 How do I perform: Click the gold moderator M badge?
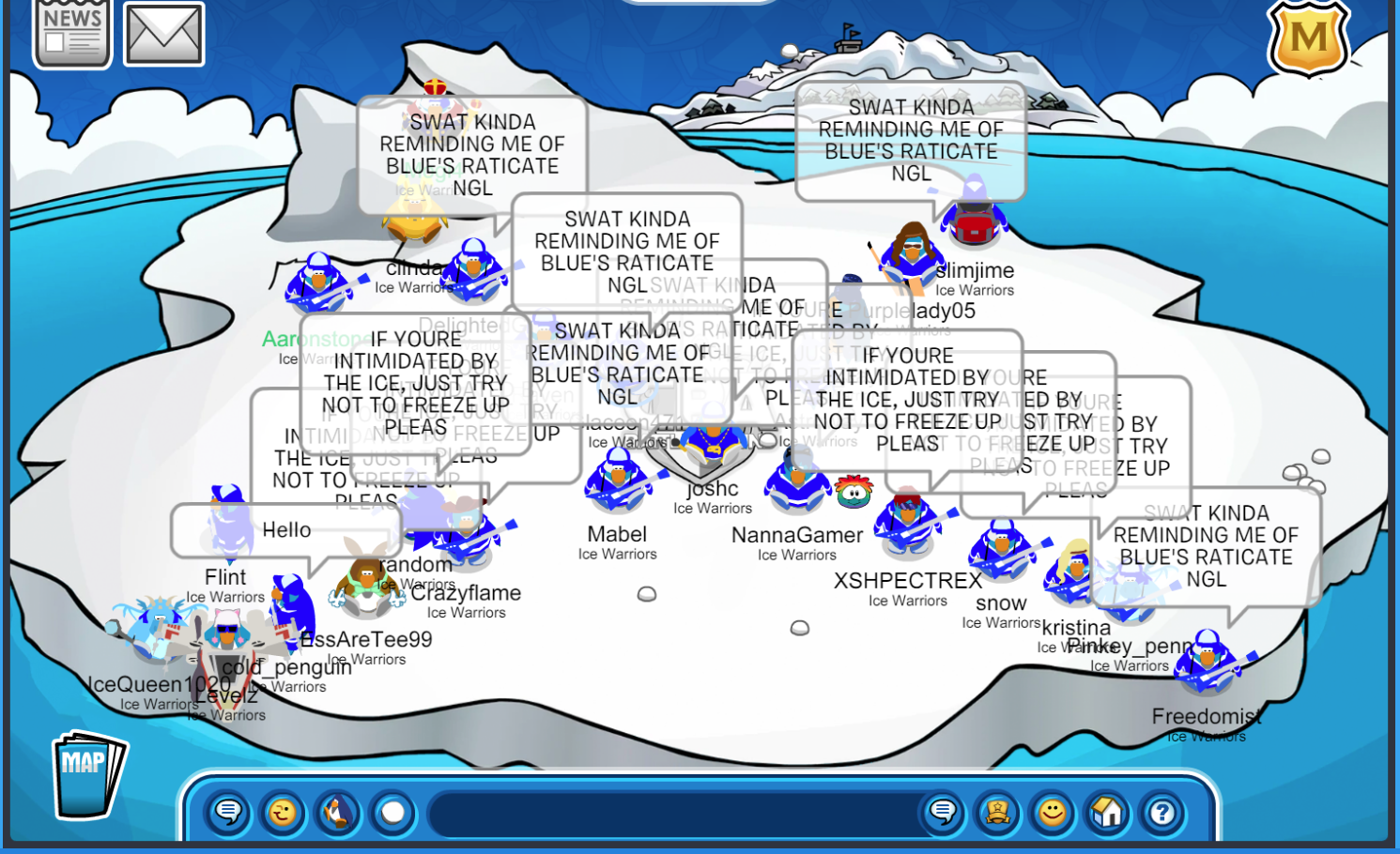pos(1309,39)
